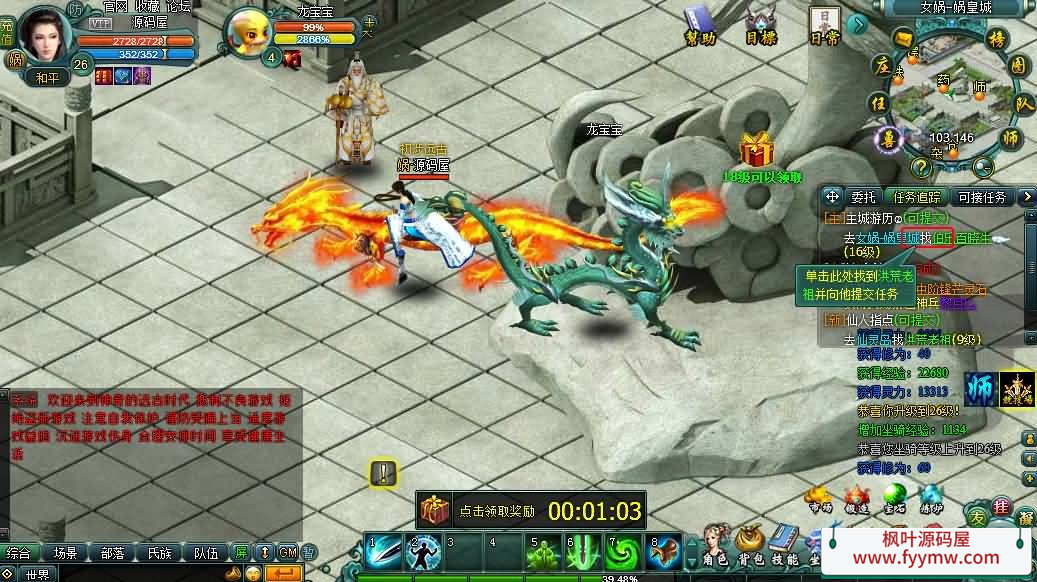
Task: Open the 宝石 gem menu
Action: pos(894,498)
